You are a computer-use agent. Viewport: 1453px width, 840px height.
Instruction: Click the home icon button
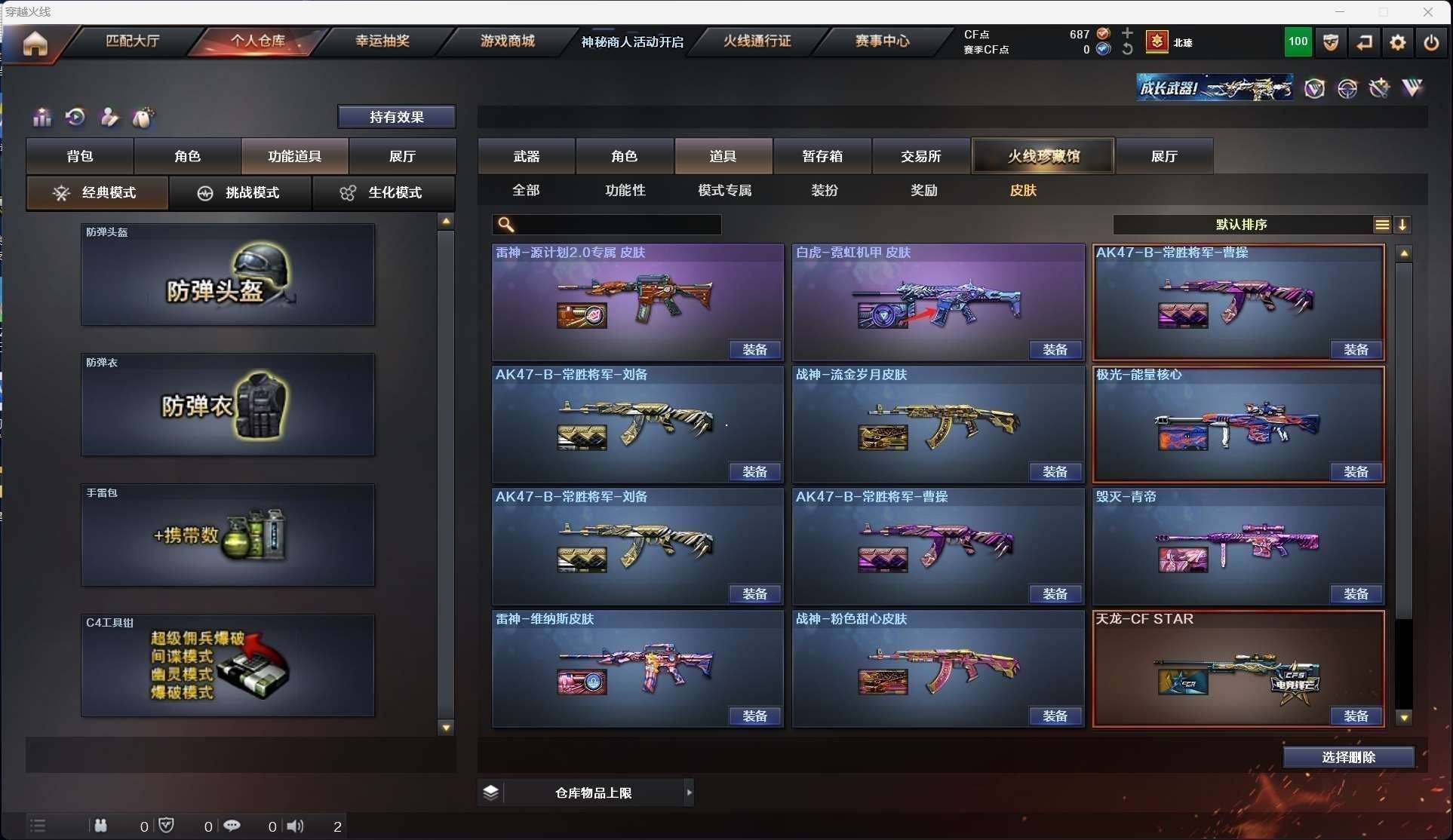tap(35, 44)
